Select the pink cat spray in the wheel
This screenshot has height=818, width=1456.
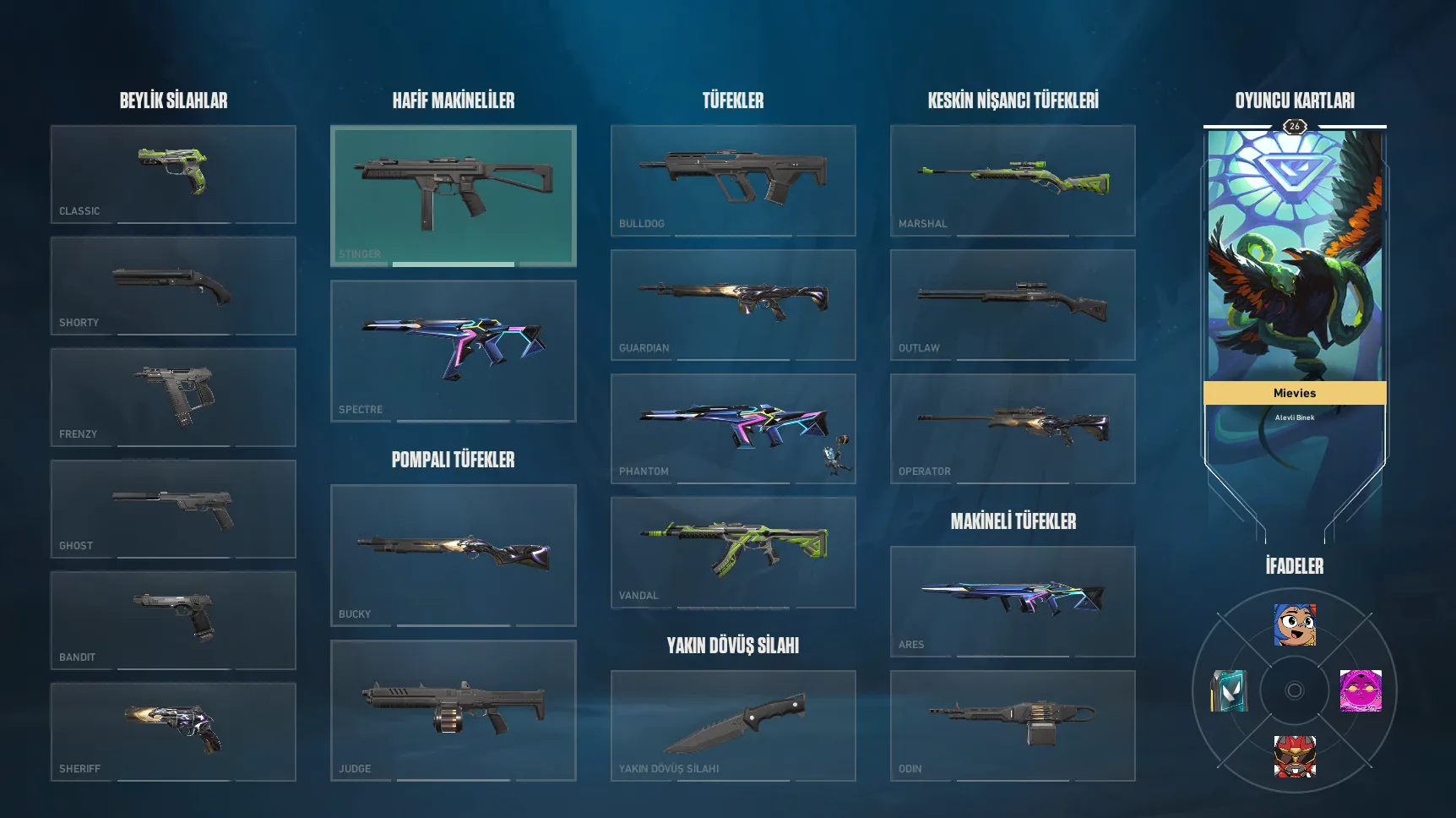[1360, 690]
